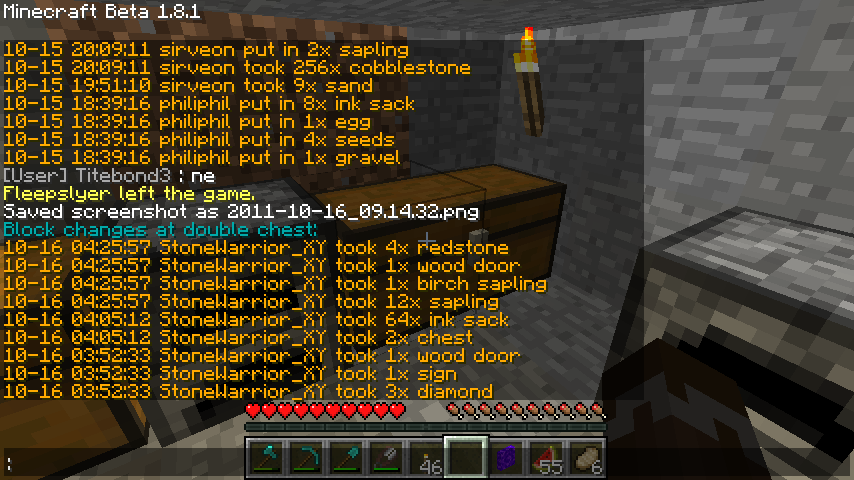
Task: Switch to the torch stack of 46
Action: [x=426, y=458]
